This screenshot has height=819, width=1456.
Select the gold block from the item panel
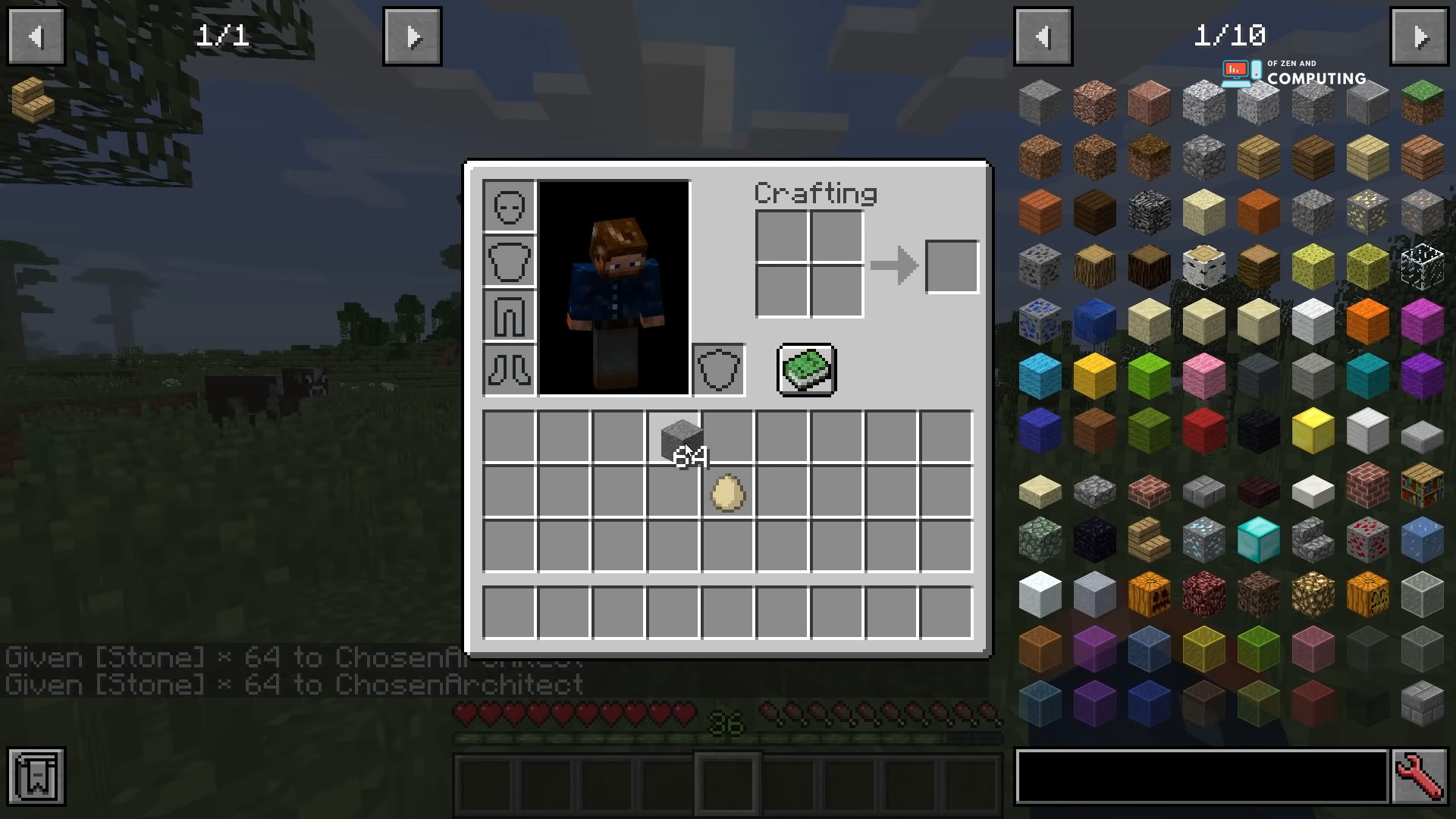pyautogui.click(x=1312, y=431)
